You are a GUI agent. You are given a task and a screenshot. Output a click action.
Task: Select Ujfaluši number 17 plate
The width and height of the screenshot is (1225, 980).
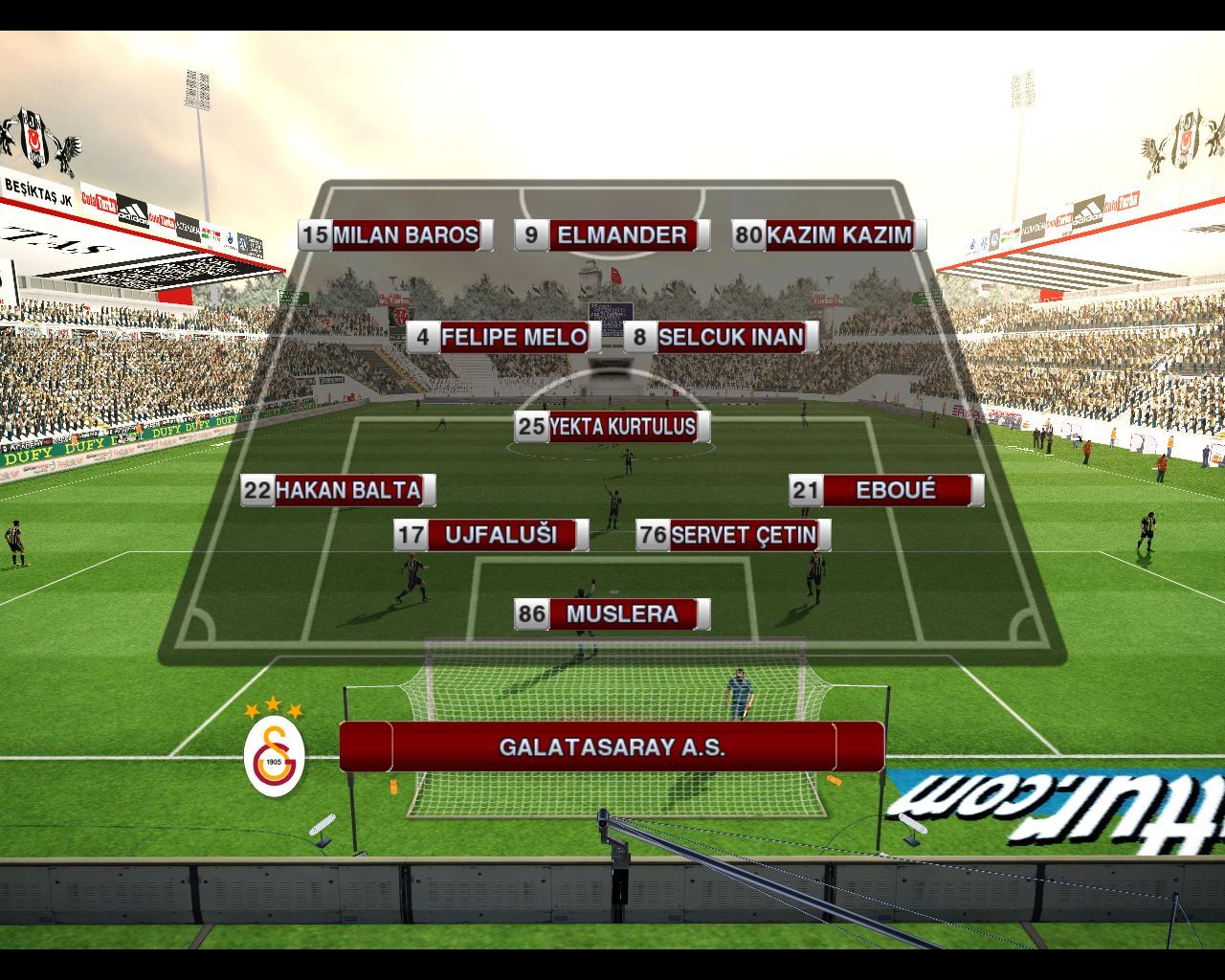[491, 535]
